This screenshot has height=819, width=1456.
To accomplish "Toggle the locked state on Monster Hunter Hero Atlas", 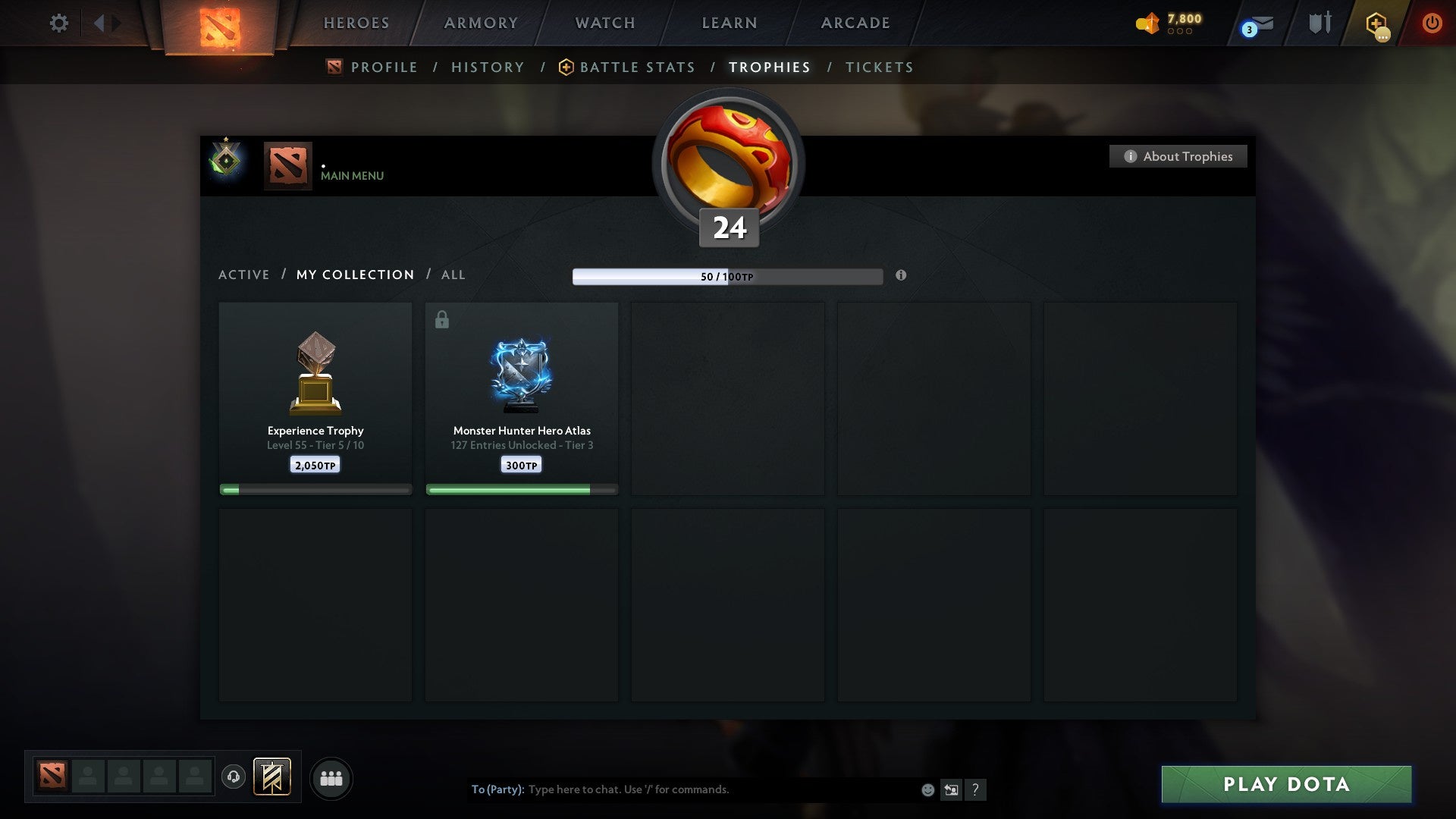I will point(441,318).
